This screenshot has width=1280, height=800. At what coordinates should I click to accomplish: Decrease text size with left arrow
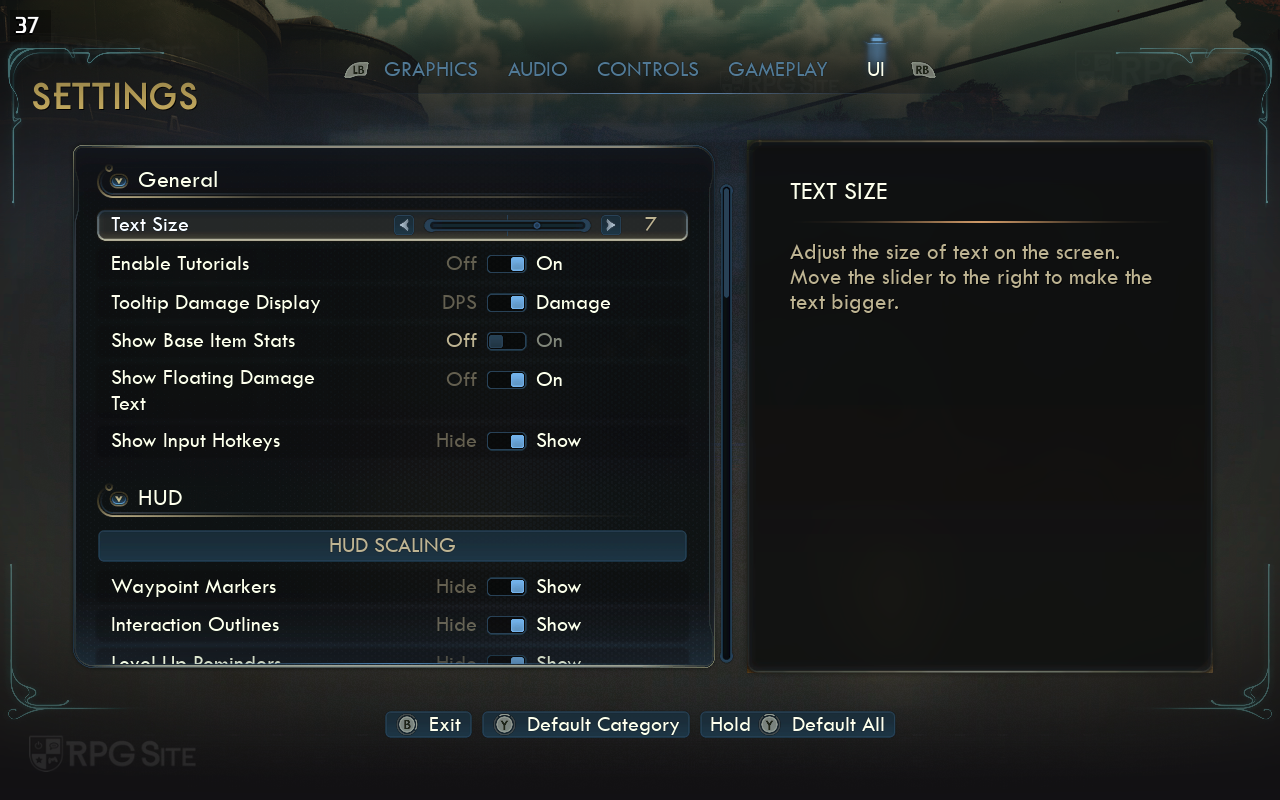point(404,225)
